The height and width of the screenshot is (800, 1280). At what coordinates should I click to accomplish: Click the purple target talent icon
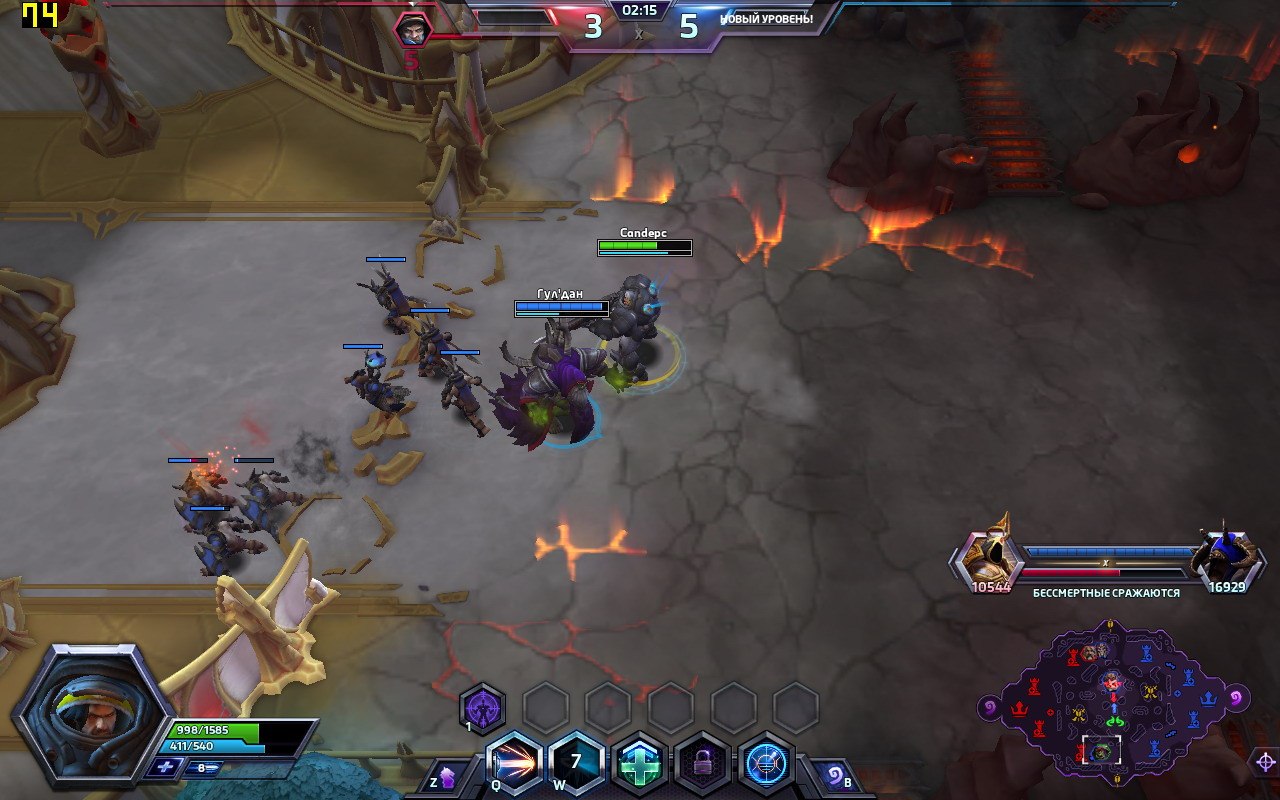pos(482,709)
